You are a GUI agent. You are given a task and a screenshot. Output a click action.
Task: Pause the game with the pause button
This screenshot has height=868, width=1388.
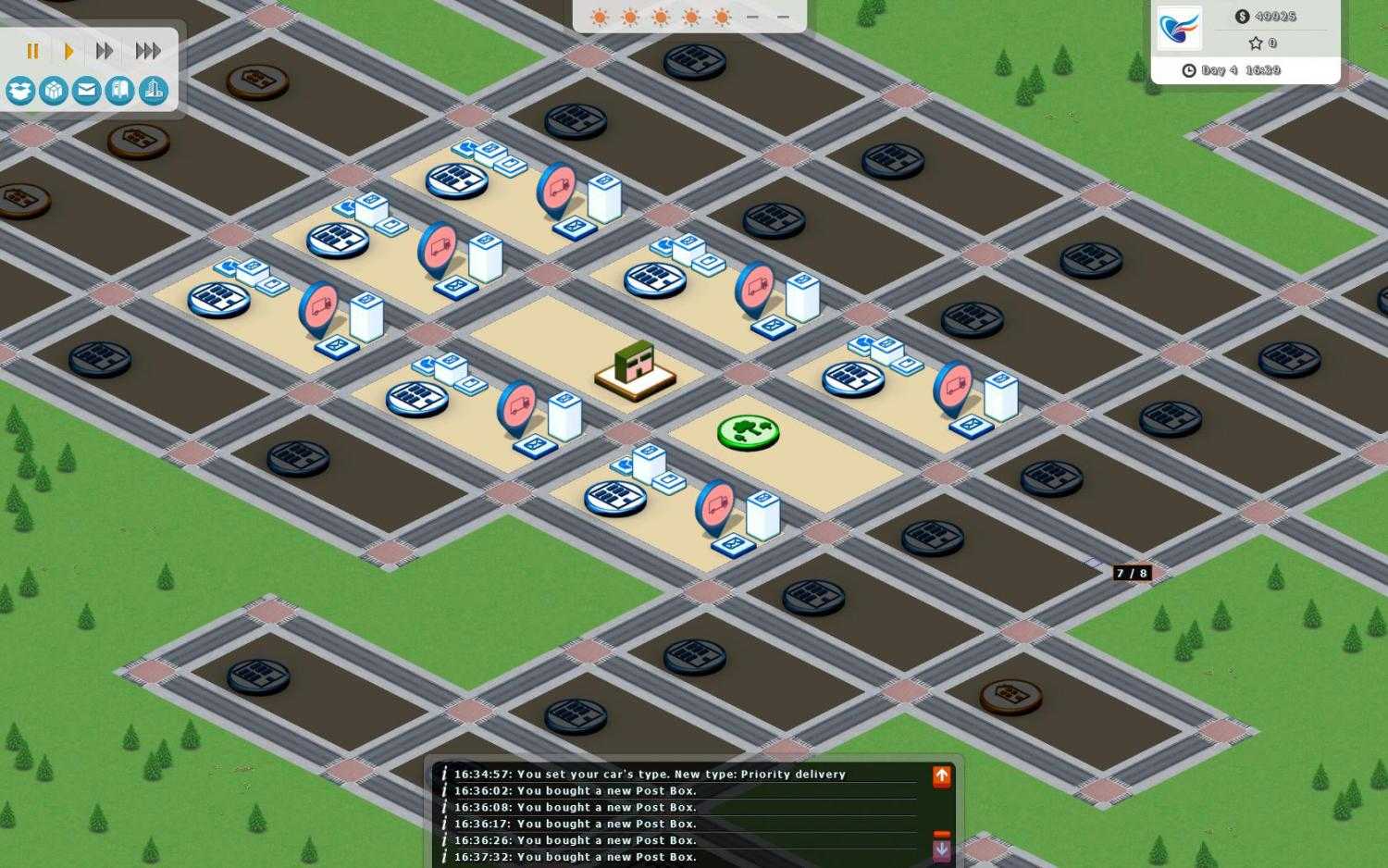[32, 51]
